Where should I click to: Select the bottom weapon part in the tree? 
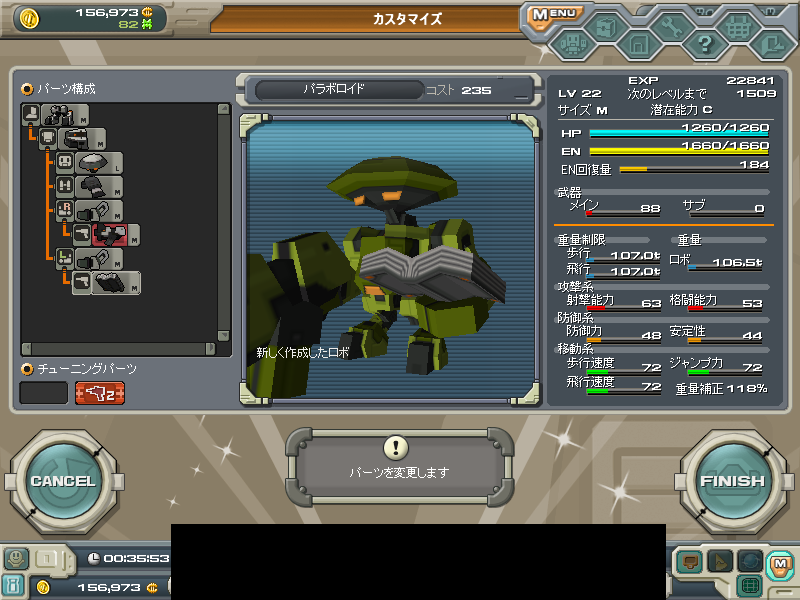110,283
